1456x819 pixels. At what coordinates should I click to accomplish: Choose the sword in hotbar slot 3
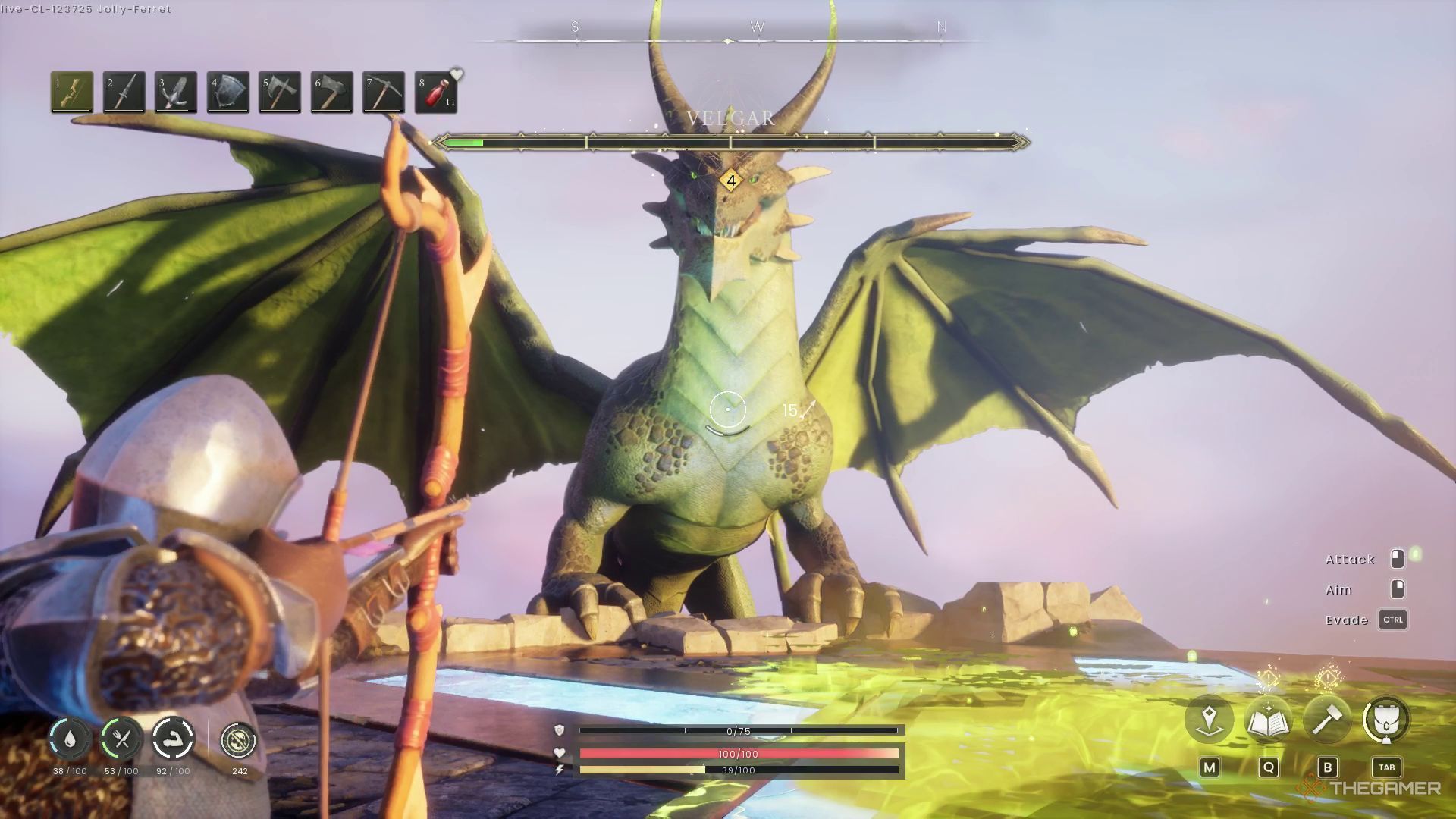point(176,92)
